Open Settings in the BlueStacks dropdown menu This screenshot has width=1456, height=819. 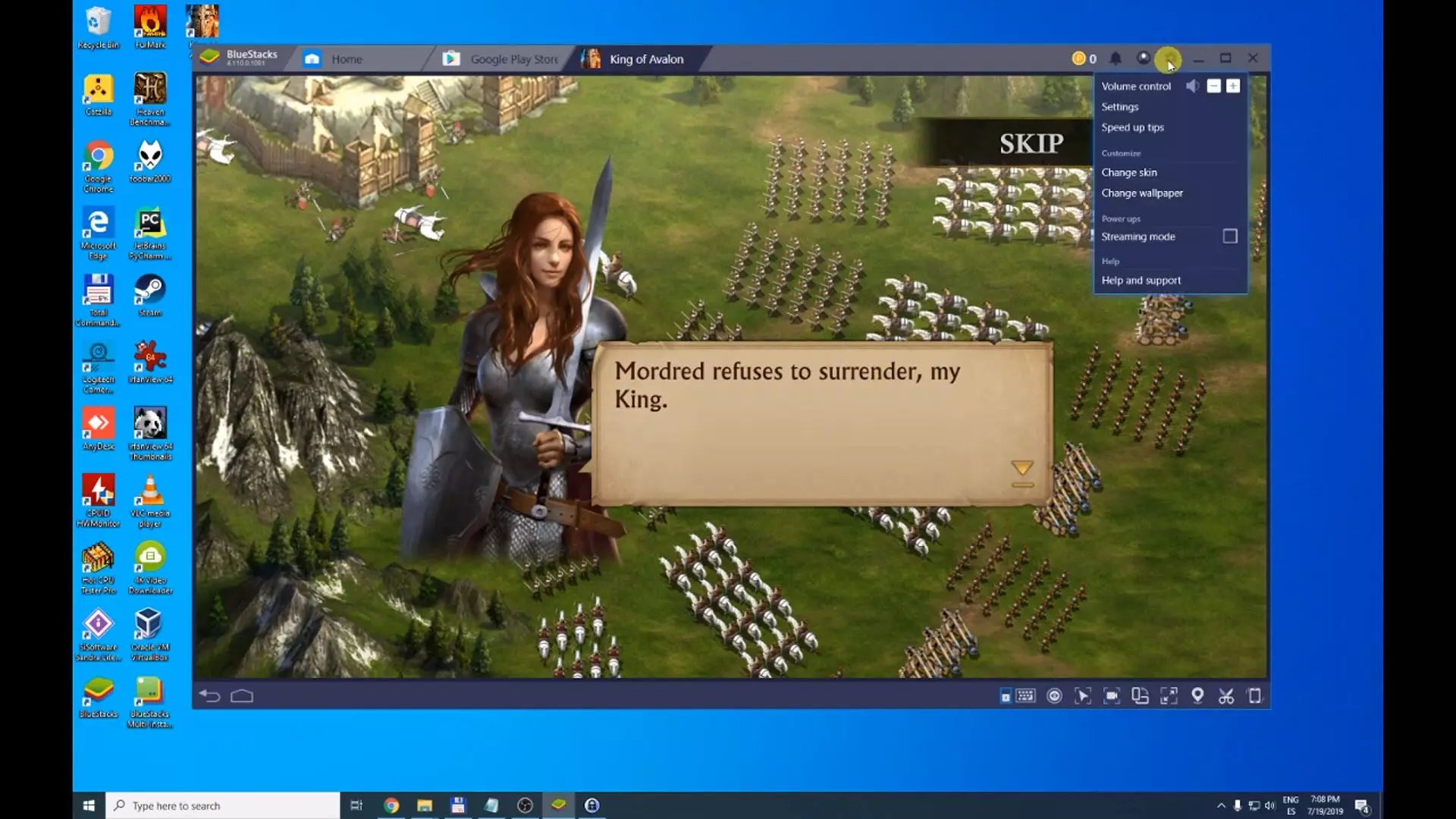[1120, 107]
